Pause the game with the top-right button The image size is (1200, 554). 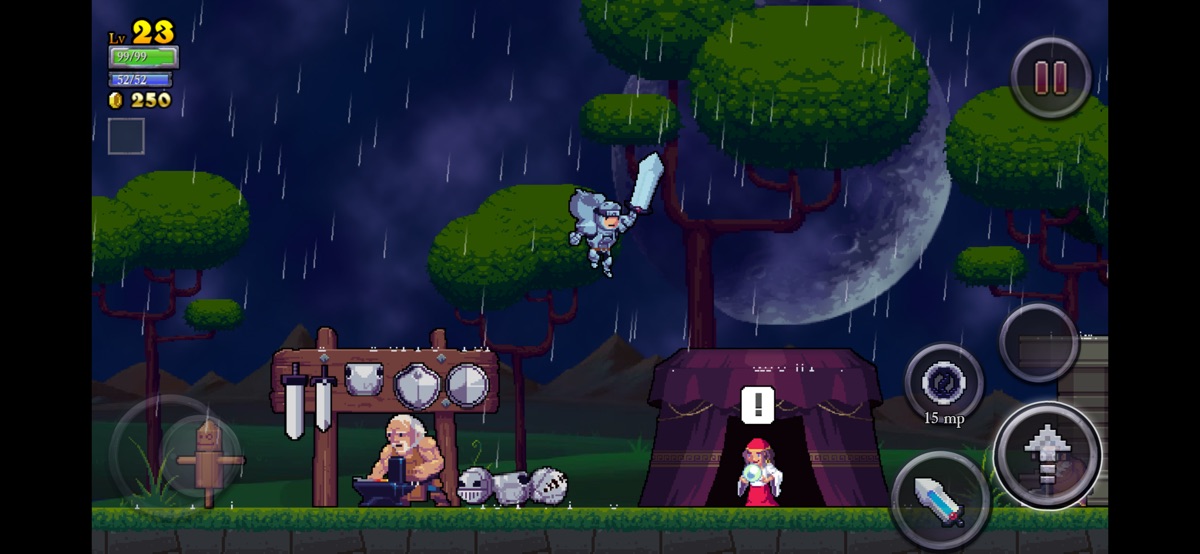click(x=1049, y=78)
